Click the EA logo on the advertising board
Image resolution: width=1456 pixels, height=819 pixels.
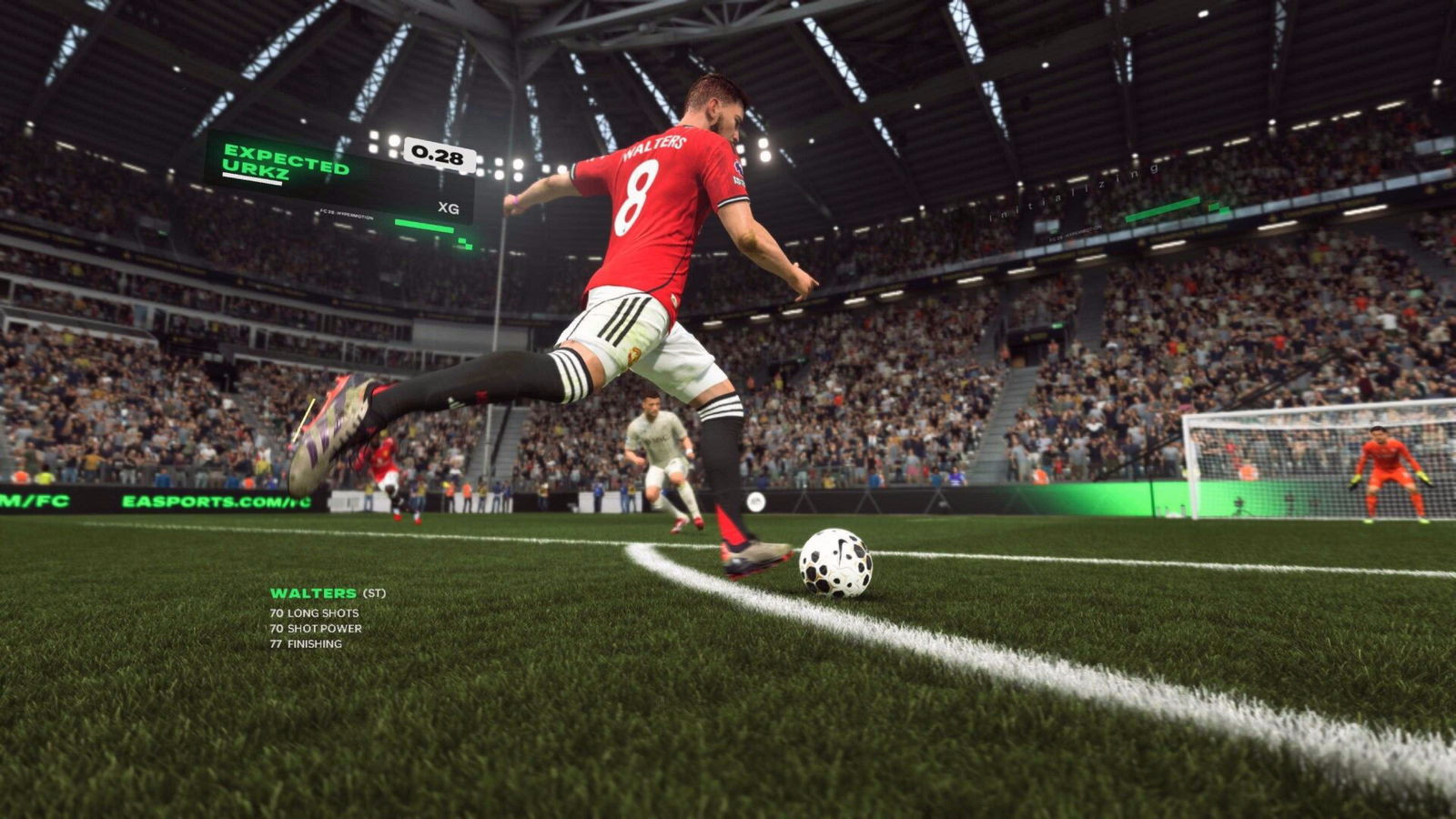[757, 503]
